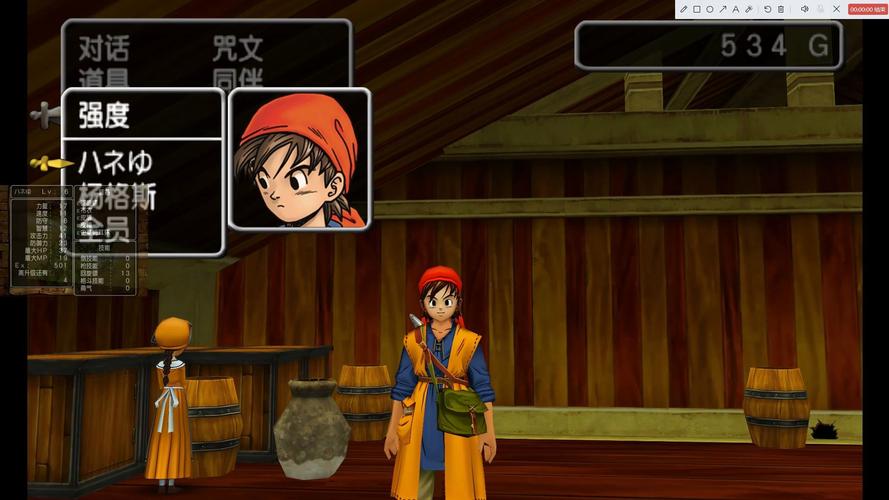The height and width of the screenshot is (500, 889).
Task: Click the hero portrait with the red bandana
Action: click(300, 158)
